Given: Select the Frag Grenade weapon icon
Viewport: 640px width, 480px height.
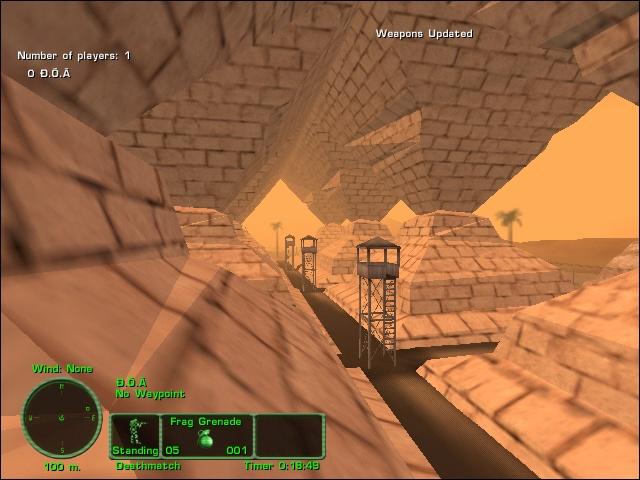Looking at the screenshot, I should coord(208,441).
